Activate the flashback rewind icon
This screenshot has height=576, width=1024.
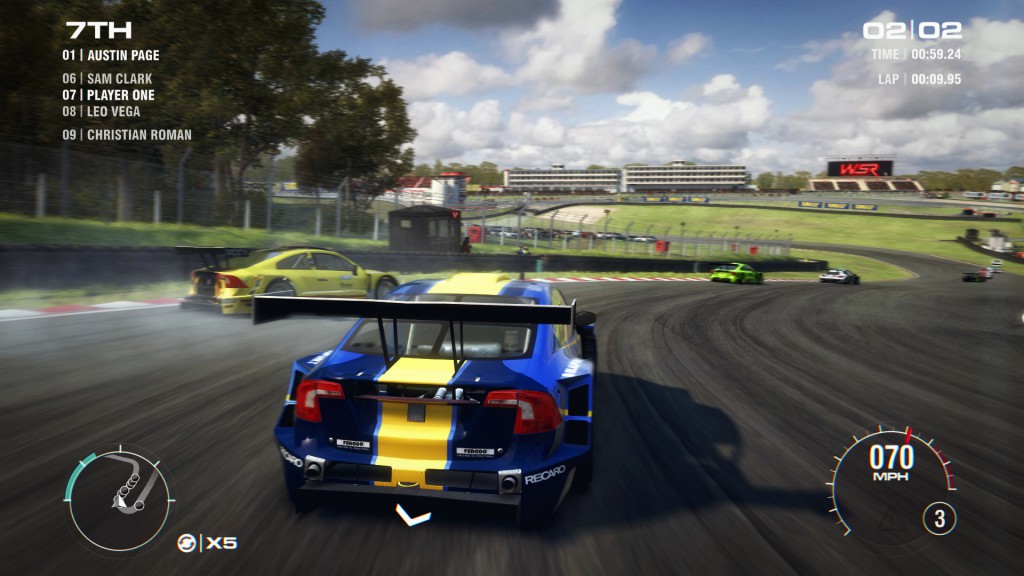pos(185,543)
